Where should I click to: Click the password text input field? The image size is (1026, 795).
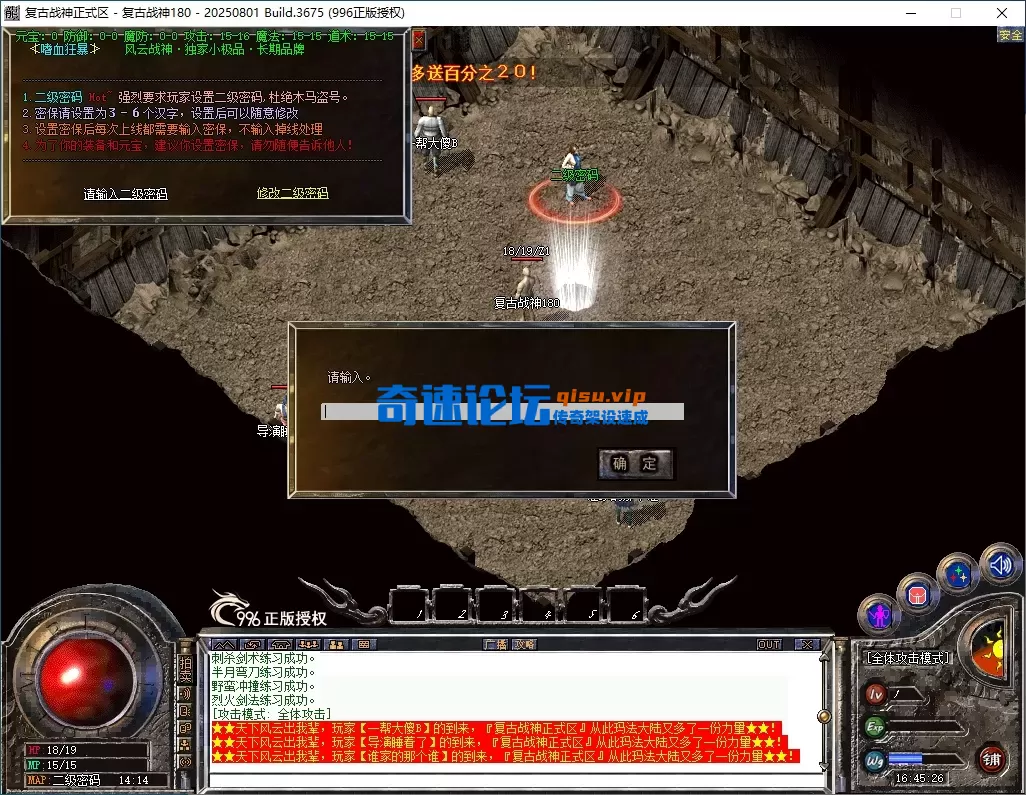click(502, 412)
